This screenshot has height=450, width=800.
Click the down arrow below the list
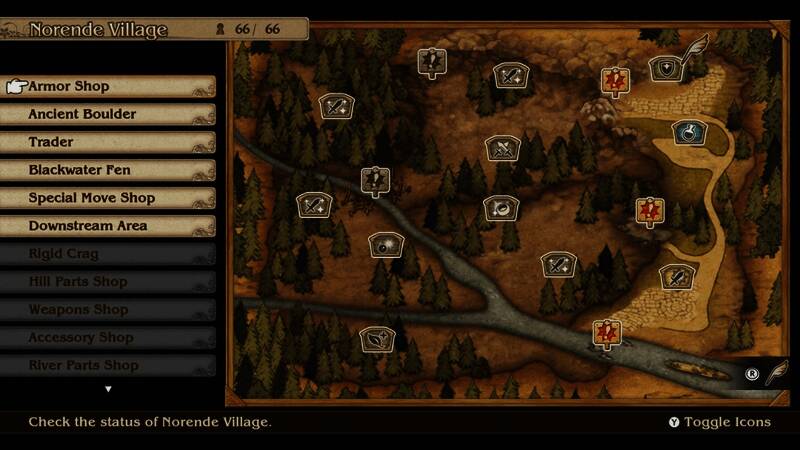pos(108,389)
